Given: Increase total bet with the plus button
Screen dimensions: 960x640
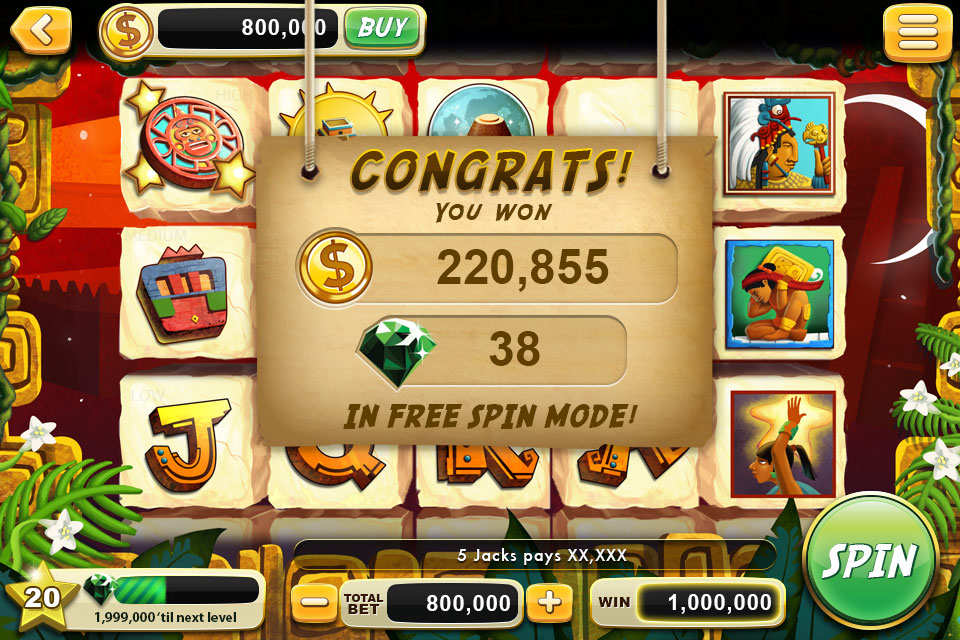Looking at the screenshot, I should (549, 602).
